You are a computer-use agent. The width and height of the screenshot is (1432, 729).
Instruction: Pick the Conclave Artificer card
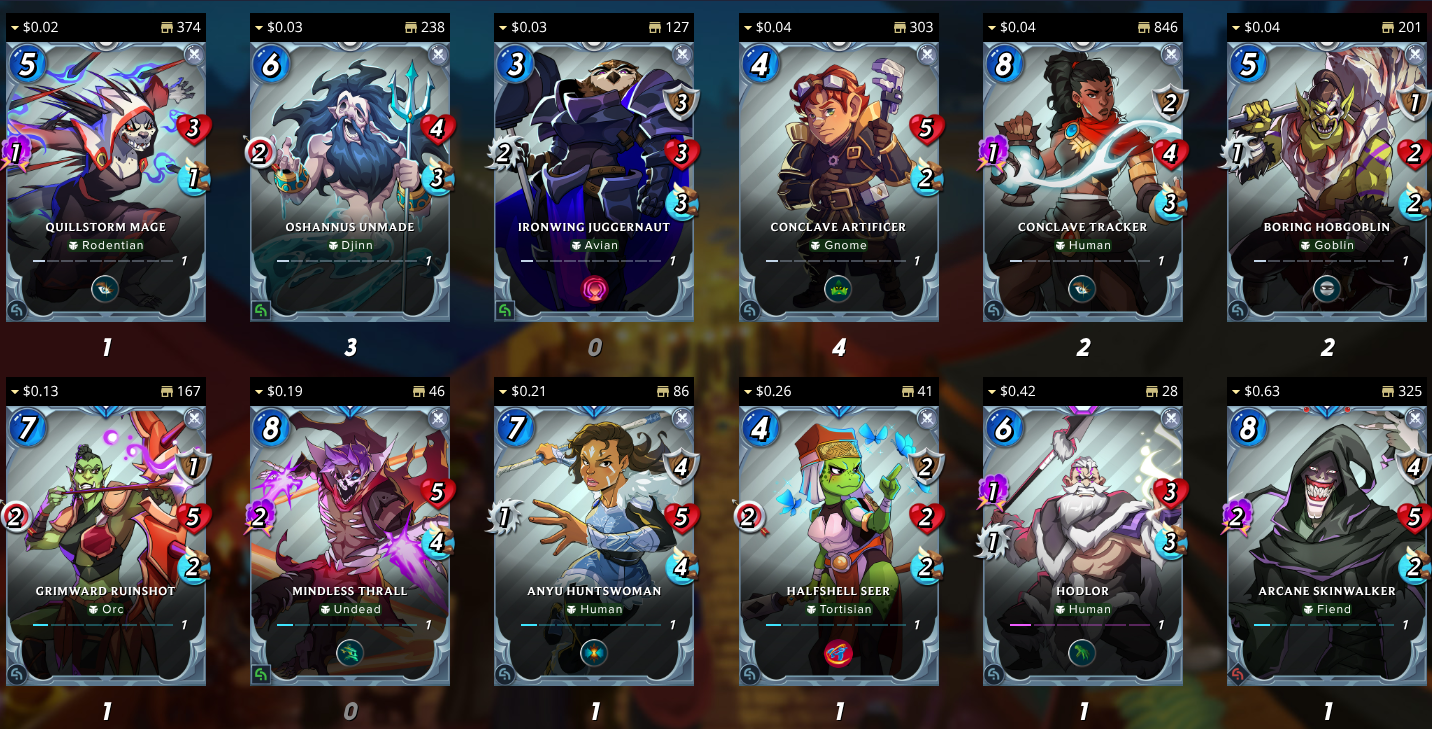coord(838,180)
